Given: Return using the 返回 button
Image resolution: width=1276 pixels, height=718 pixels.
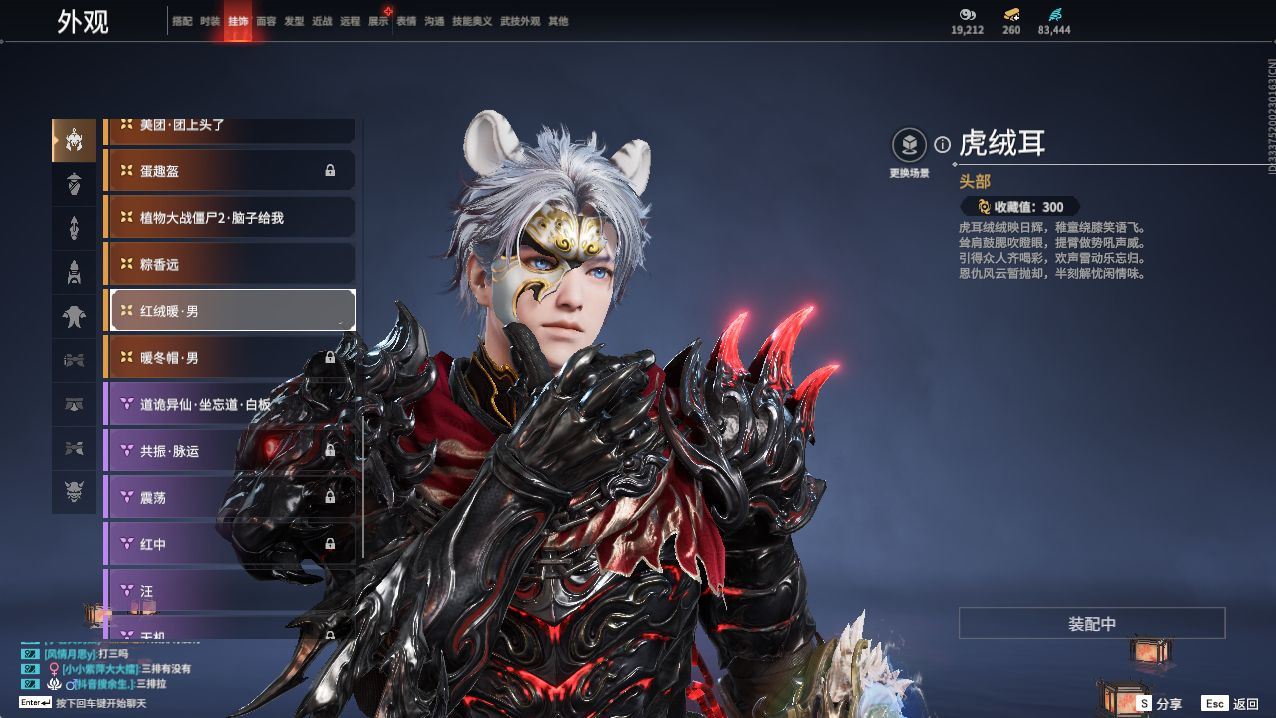Looking at the screenshot, I should (x=1232, y=704).
